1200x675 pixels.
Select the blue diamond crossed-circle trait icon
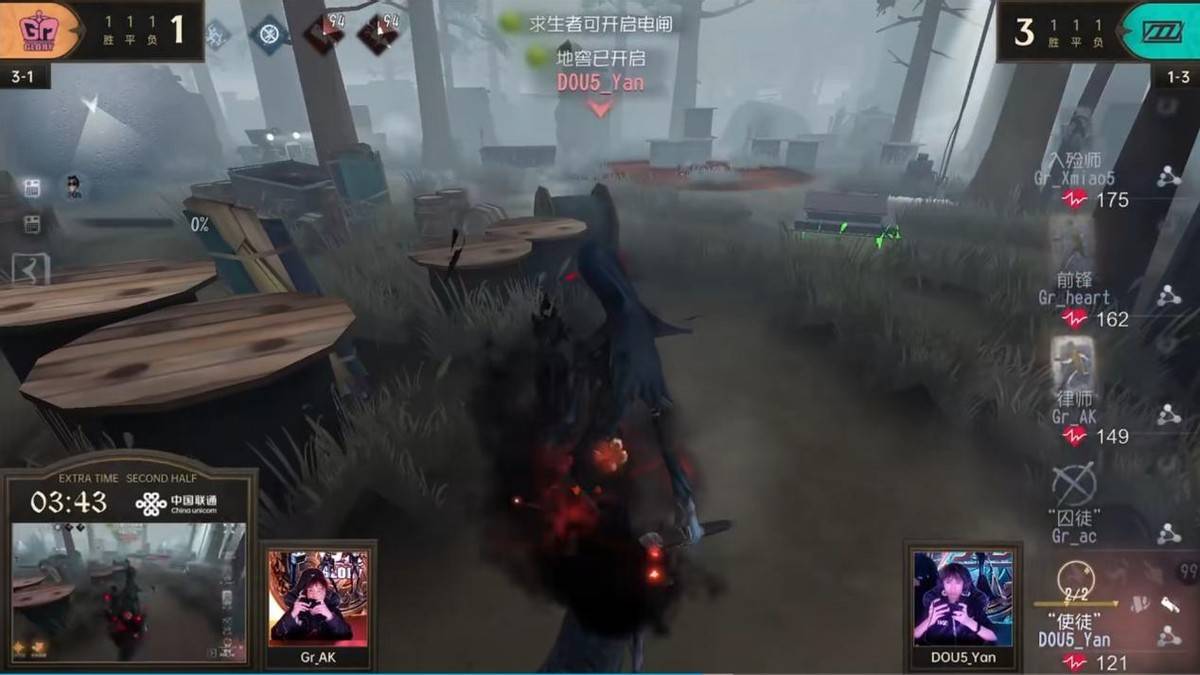(x=268, y=34)
